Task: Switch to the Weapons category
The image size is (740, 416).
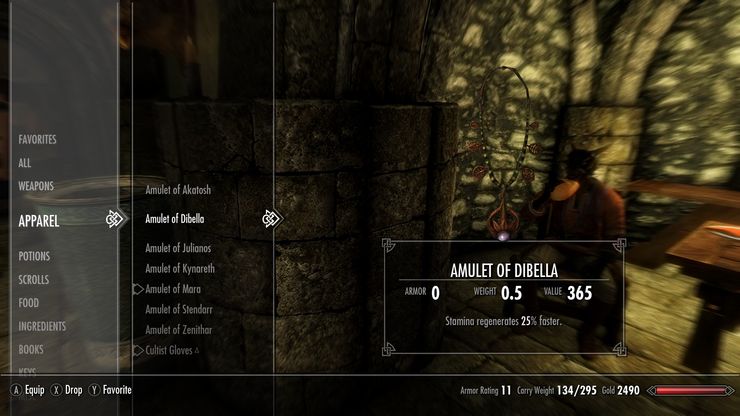Action: [x=36, y=186]
